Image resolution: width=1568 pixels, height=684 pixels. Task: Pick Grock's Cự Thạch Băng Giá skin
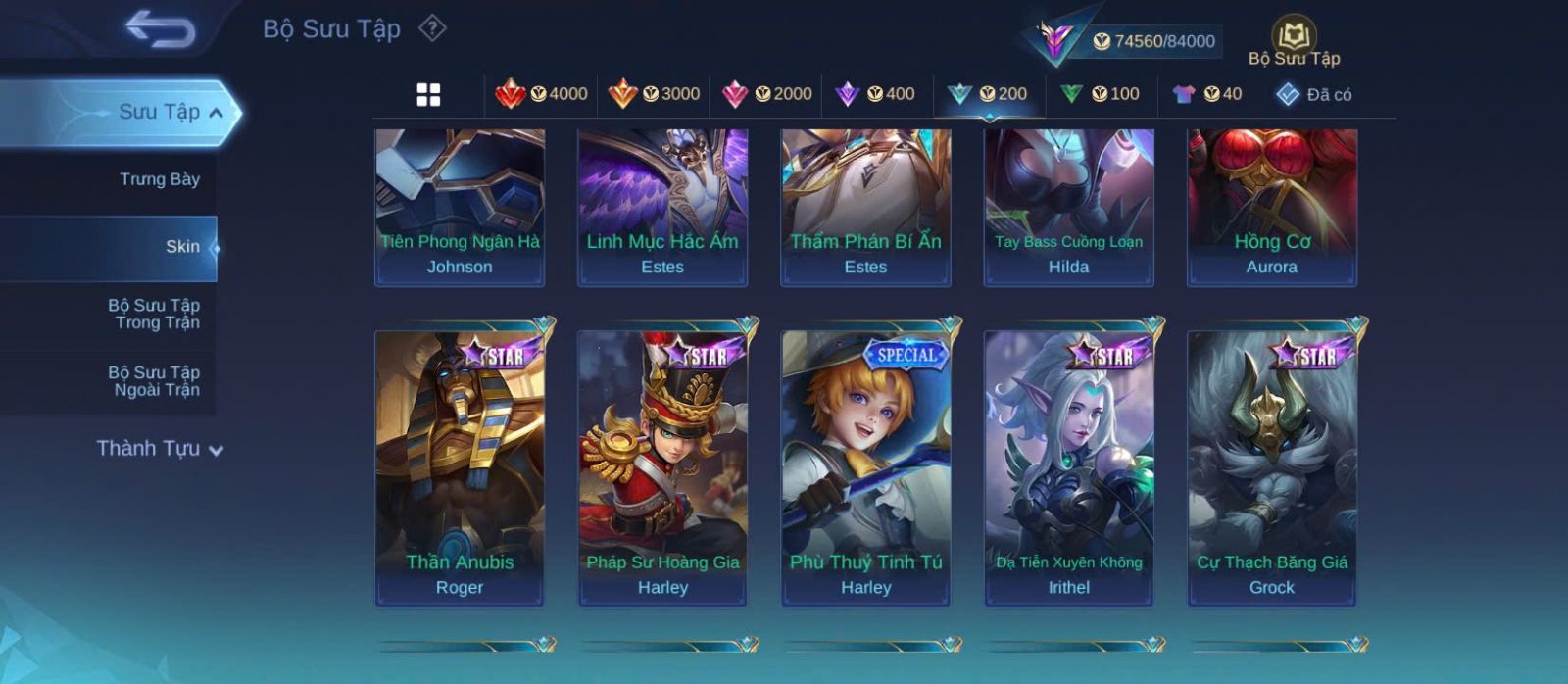pos(1272,467)
